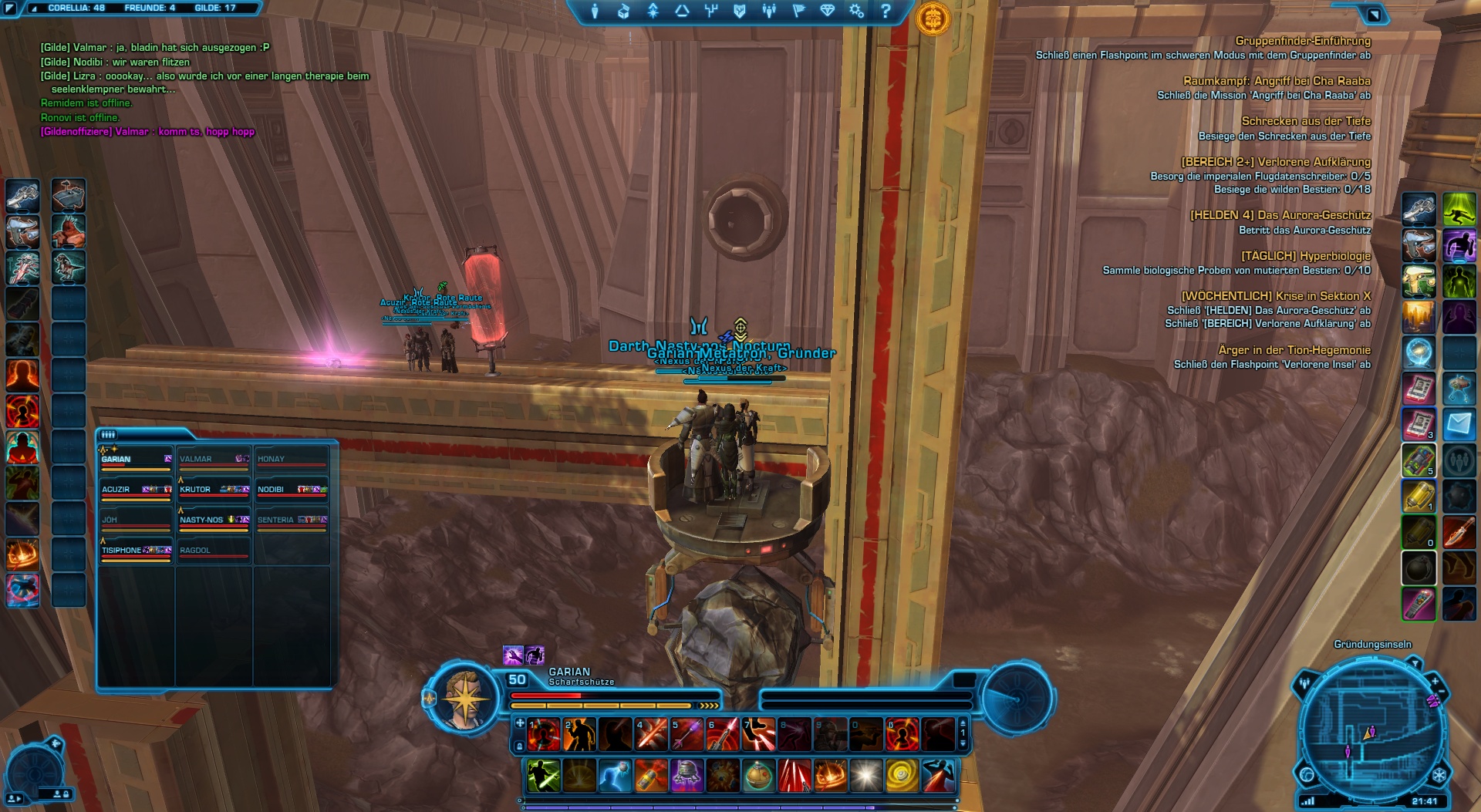Open the inventory box icon in top menu

tap(623, 11)
